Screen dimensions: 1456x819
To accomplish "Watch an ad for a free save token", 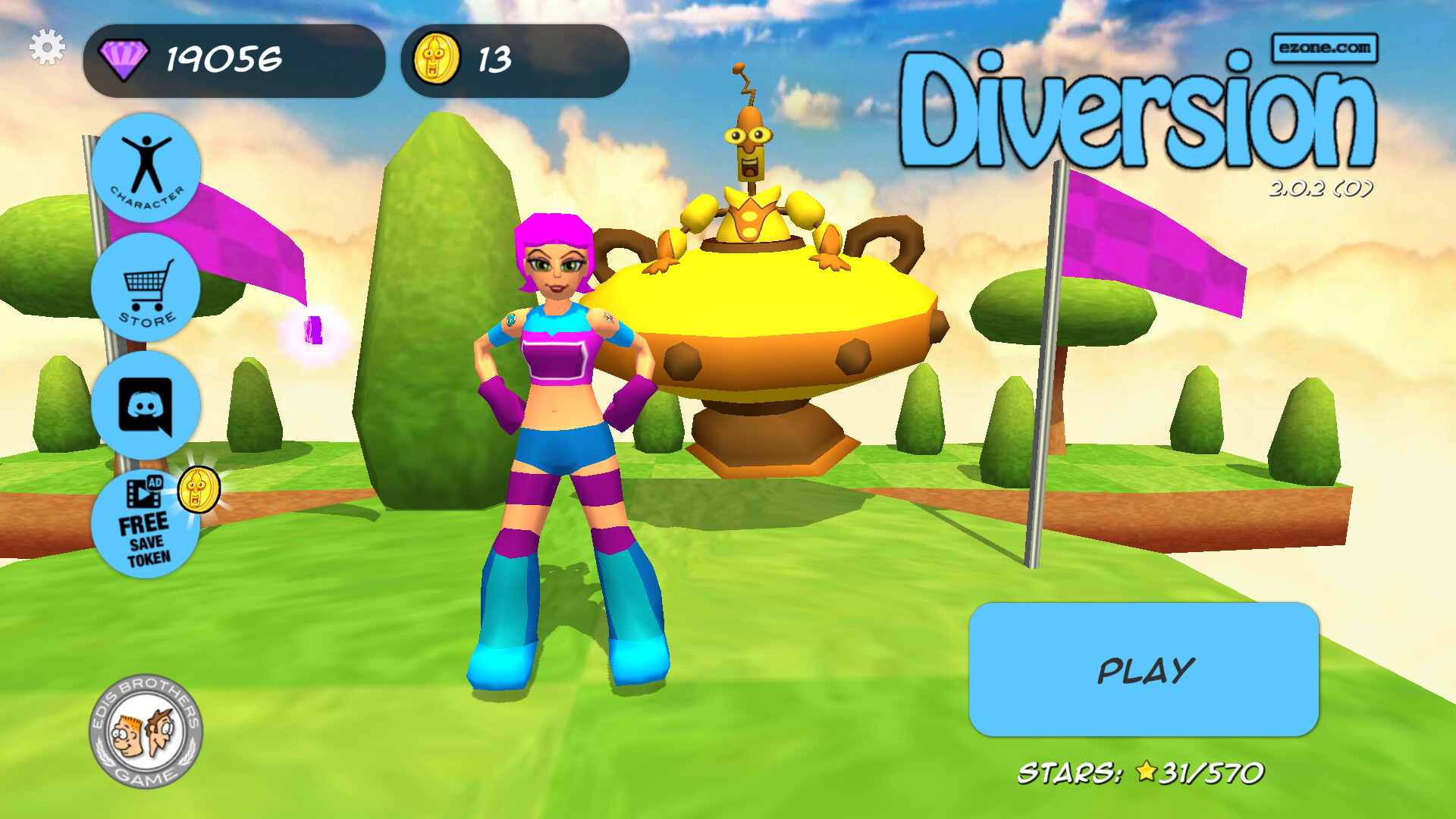I will click(146, 523).
